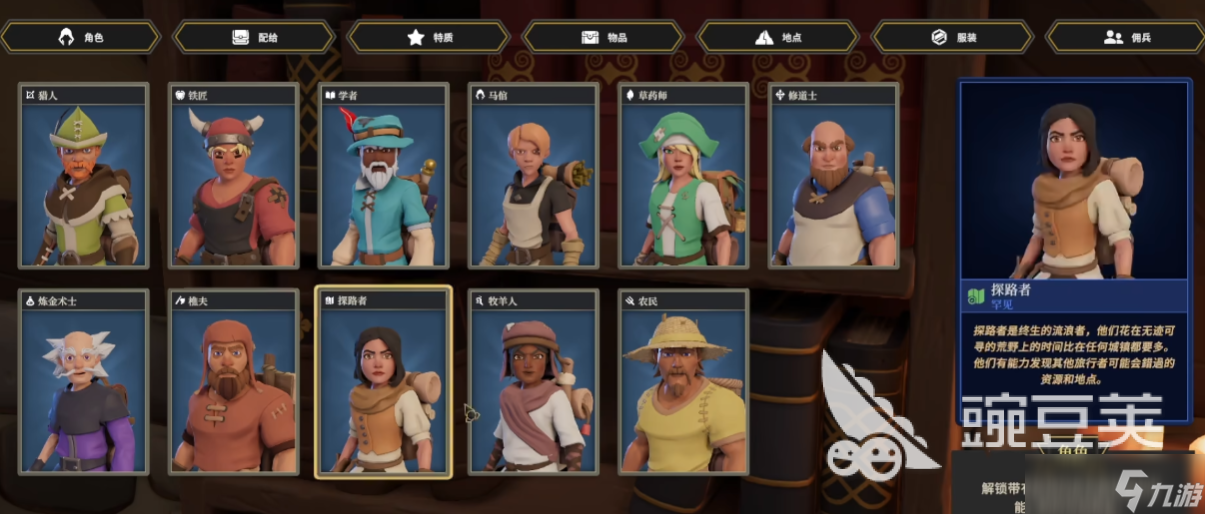Select the highlighted 探路者 card
Viewport: 1205px width, 514px height.
click(x=384, y=383)
